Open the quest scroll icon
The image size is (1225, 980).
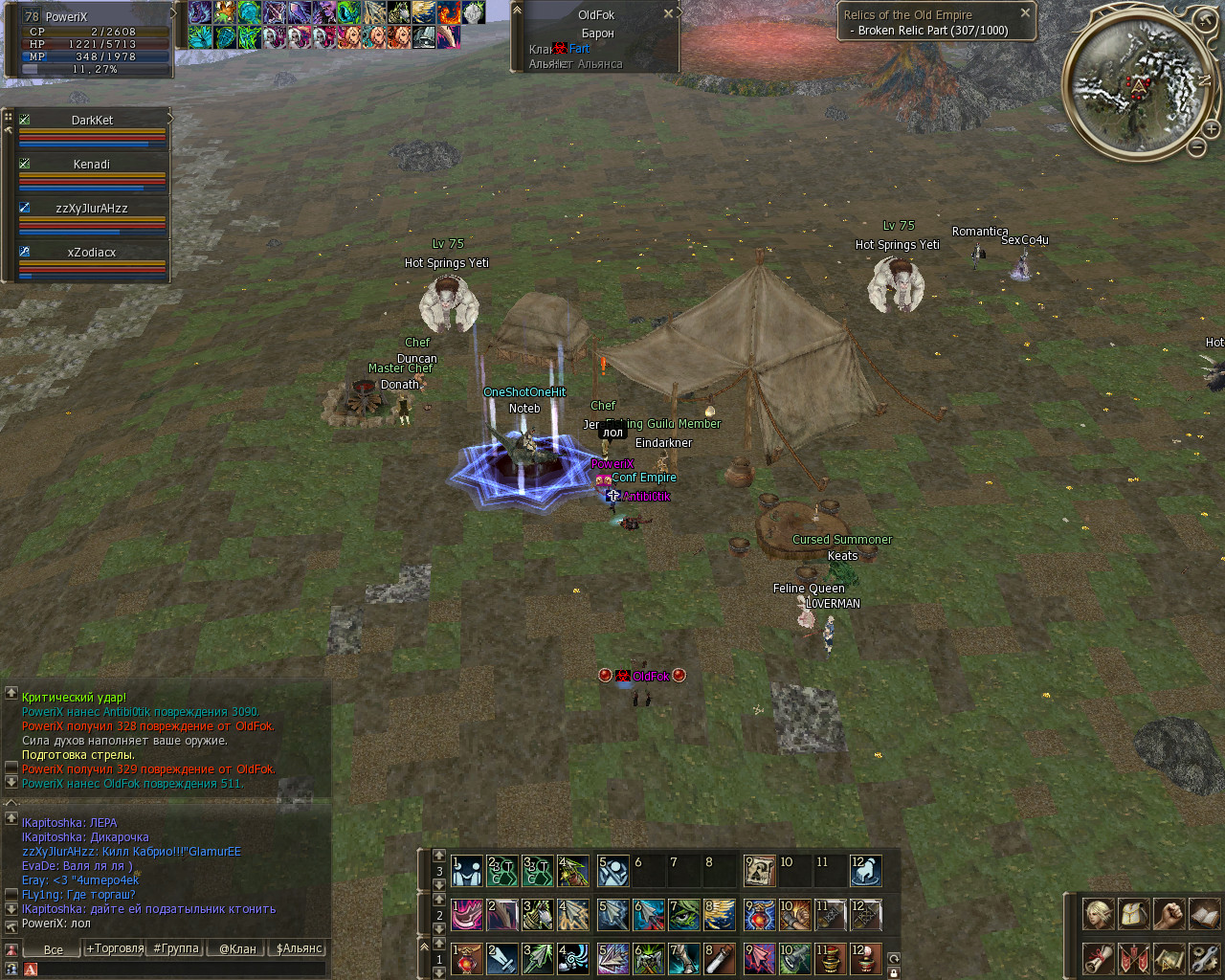click(x=1098, y=958)
